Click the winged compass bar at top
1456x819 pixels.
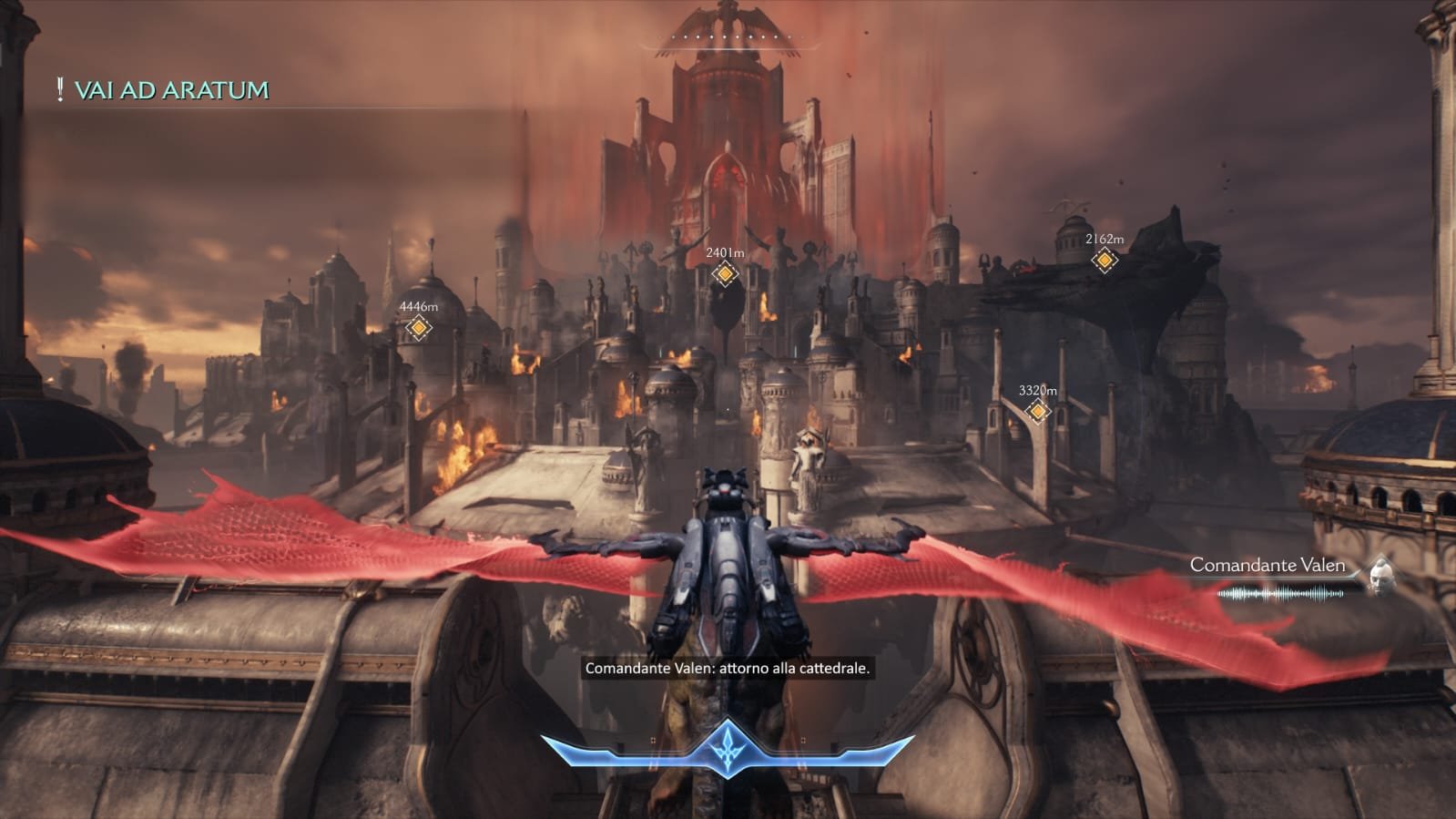click(x=727, y=38)
